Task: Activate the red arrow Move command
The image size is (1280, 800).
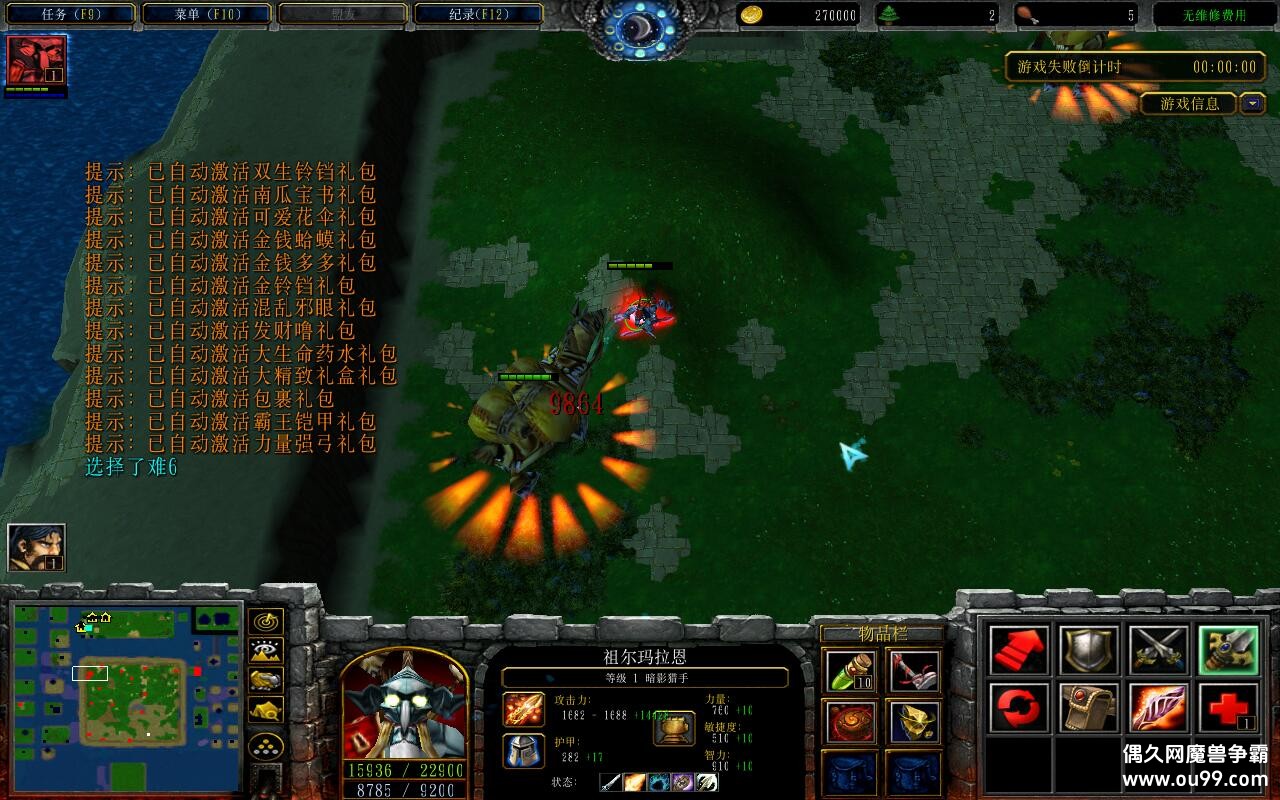Action: coord(1019,650)
